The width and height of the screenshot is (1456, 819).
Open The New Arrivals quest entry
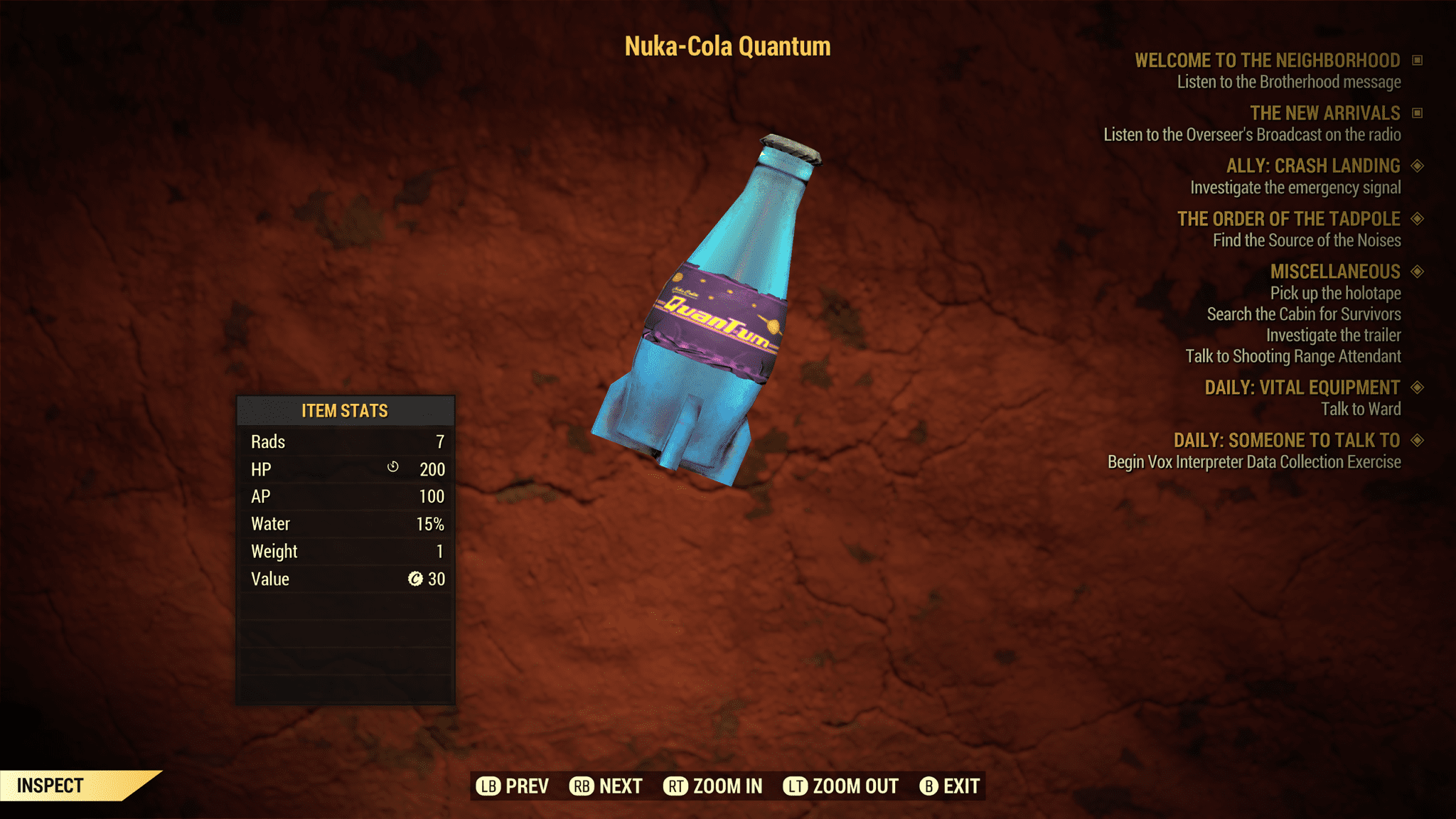(1324, 113)
